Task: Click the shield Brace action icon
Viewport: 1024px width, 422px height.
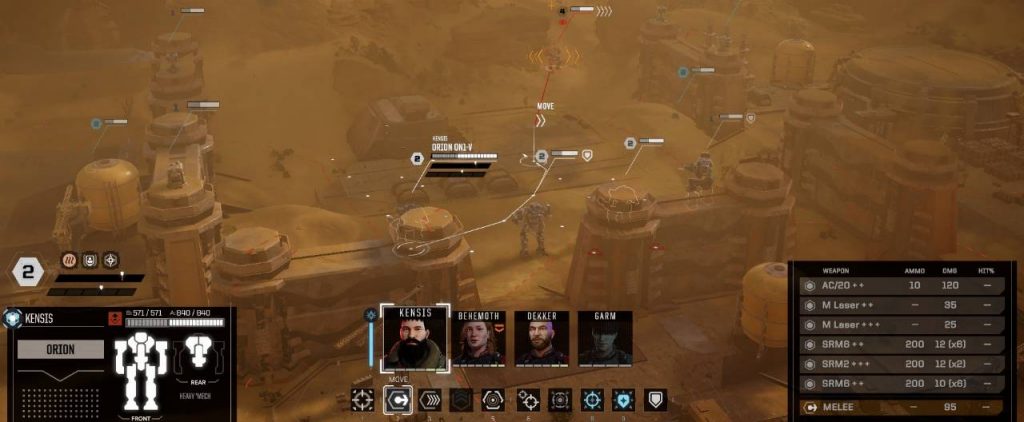Action: [x=654, y=400]
